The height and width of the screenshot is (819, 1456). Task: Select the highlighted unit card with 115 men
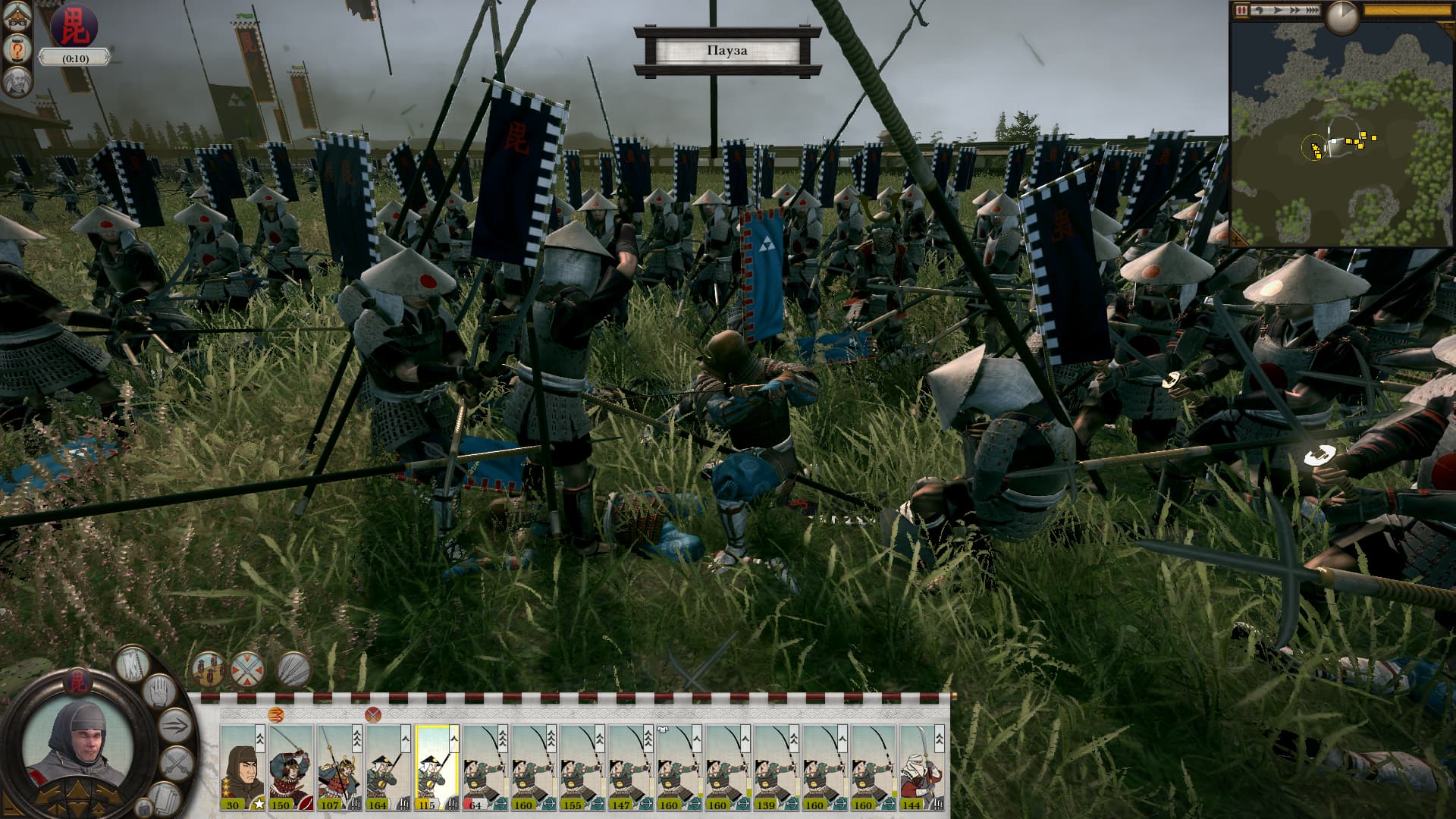point(436,767)
